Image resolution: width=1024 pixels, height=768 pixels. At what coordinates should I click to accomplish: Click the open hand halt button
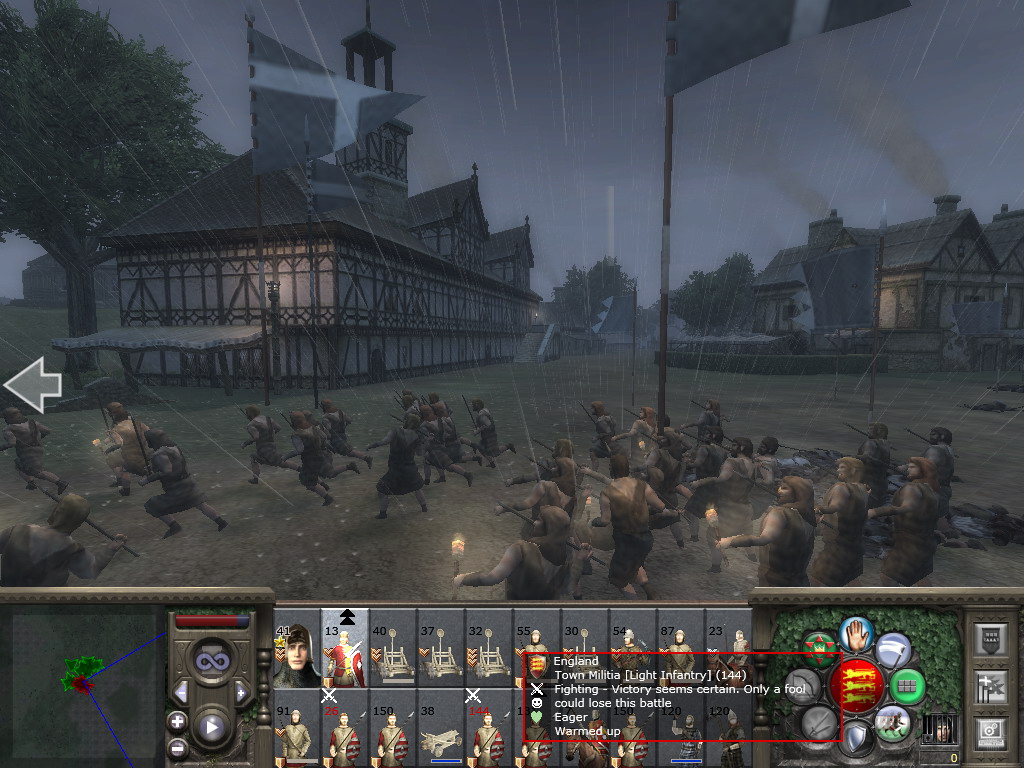coord(857,635)
